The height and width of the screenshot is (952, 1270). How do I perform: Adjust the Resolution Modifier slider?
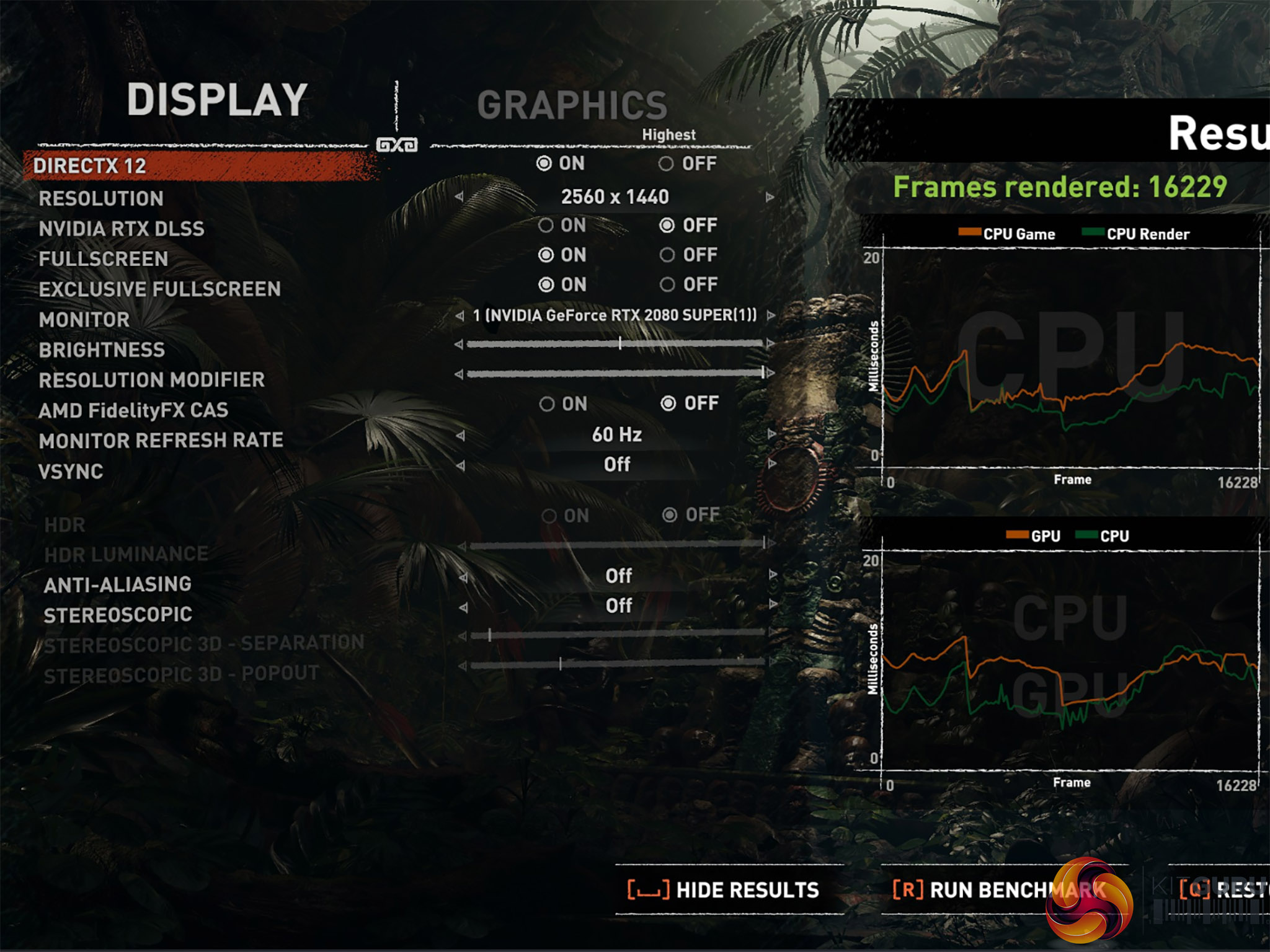[762, 373]
